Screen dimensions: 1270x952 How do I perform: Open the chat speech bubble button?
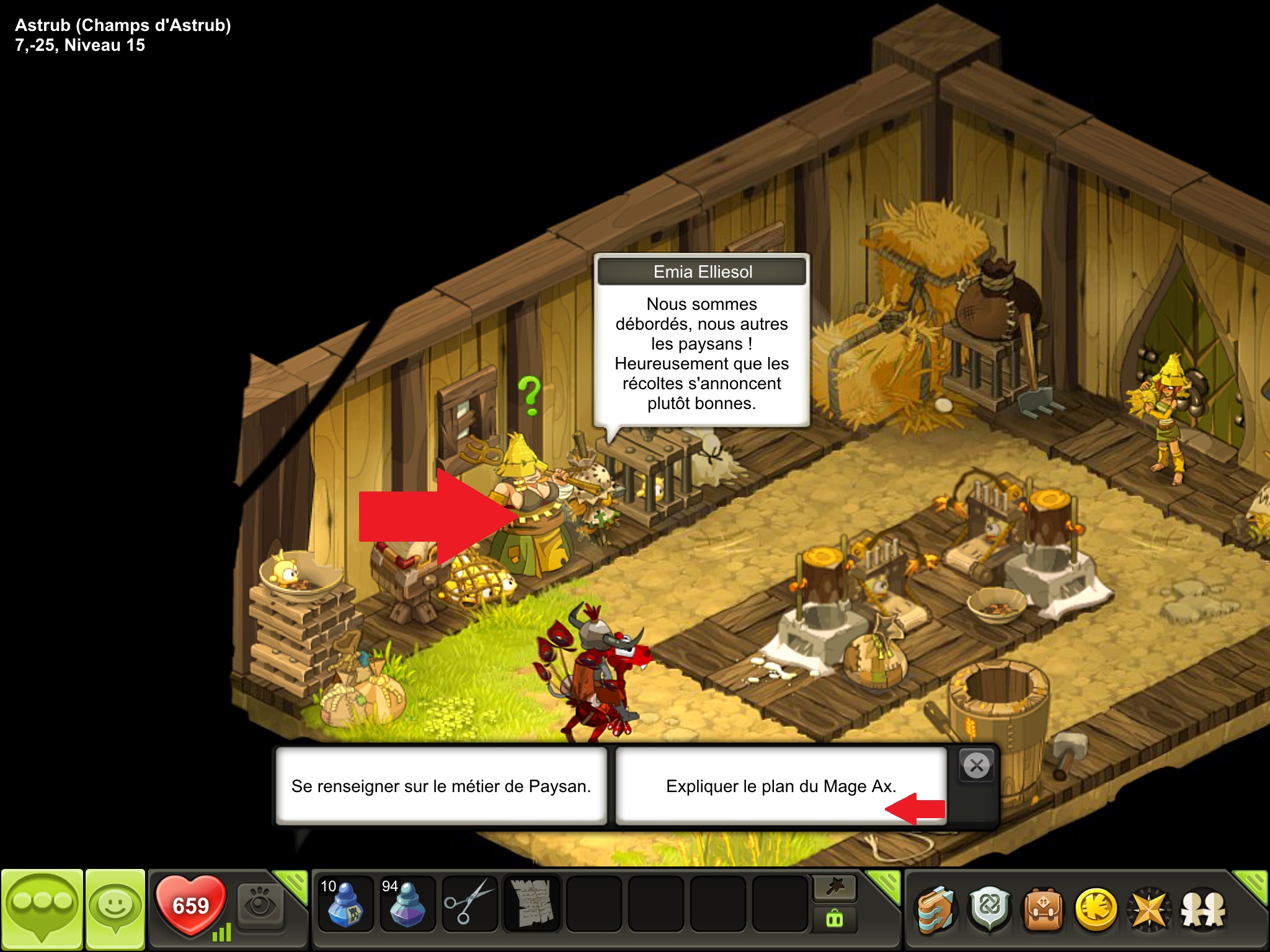42,907
